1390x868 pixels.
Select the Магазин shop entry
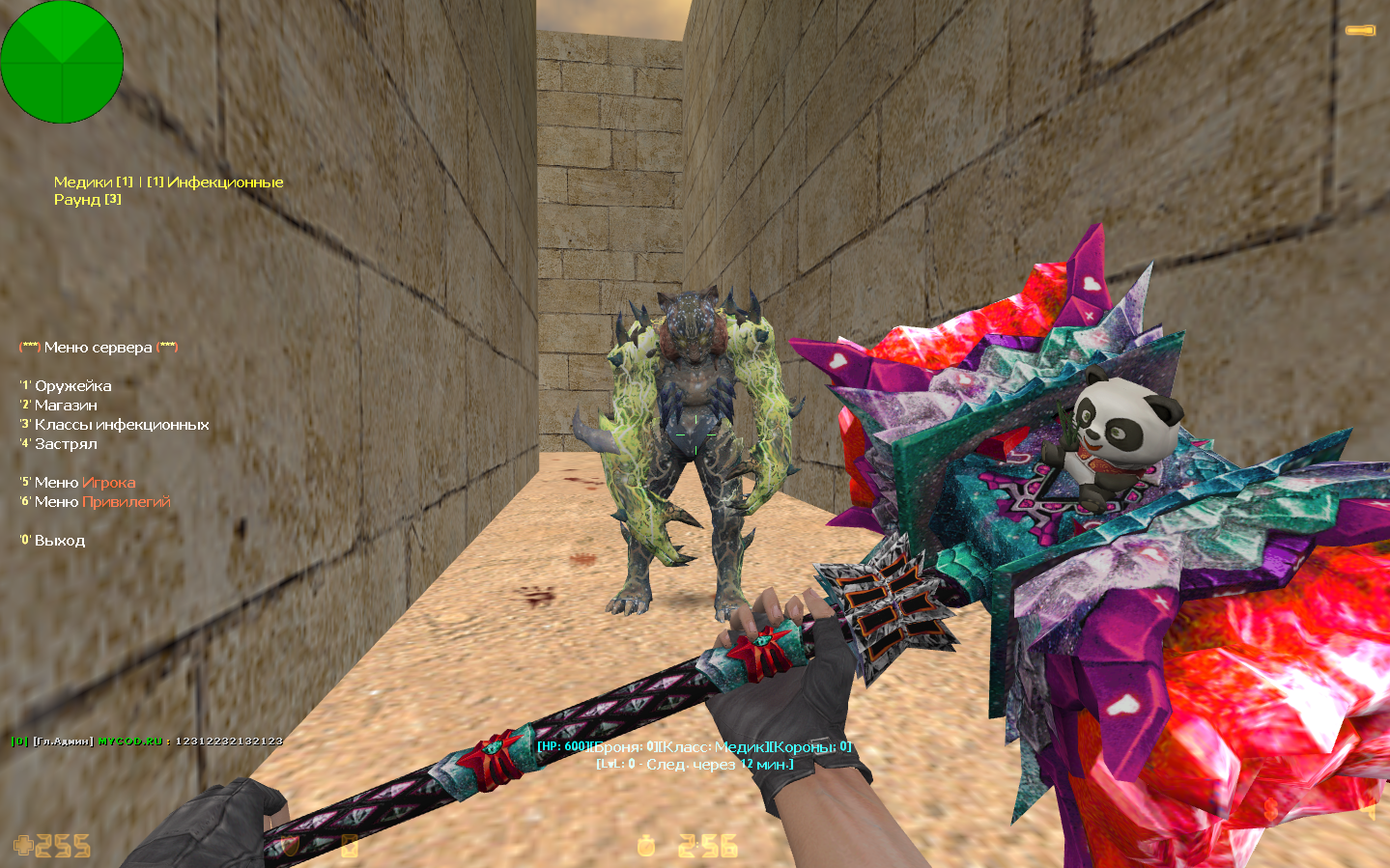[66, 406]
